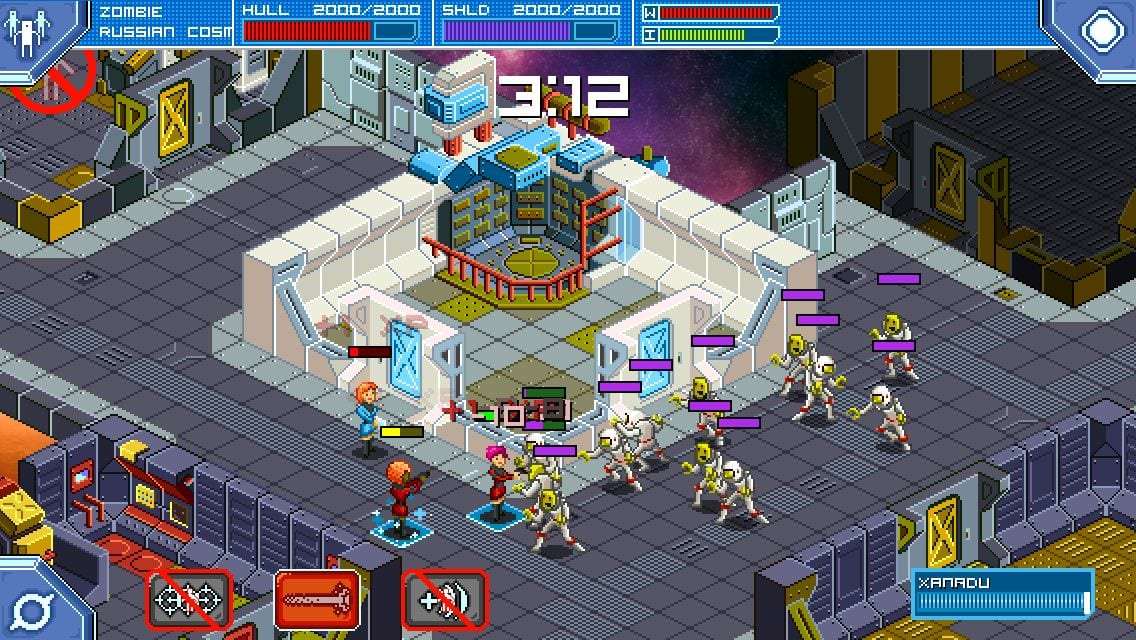Tap the circular ring button in bottom-left corner

[32, 607]
